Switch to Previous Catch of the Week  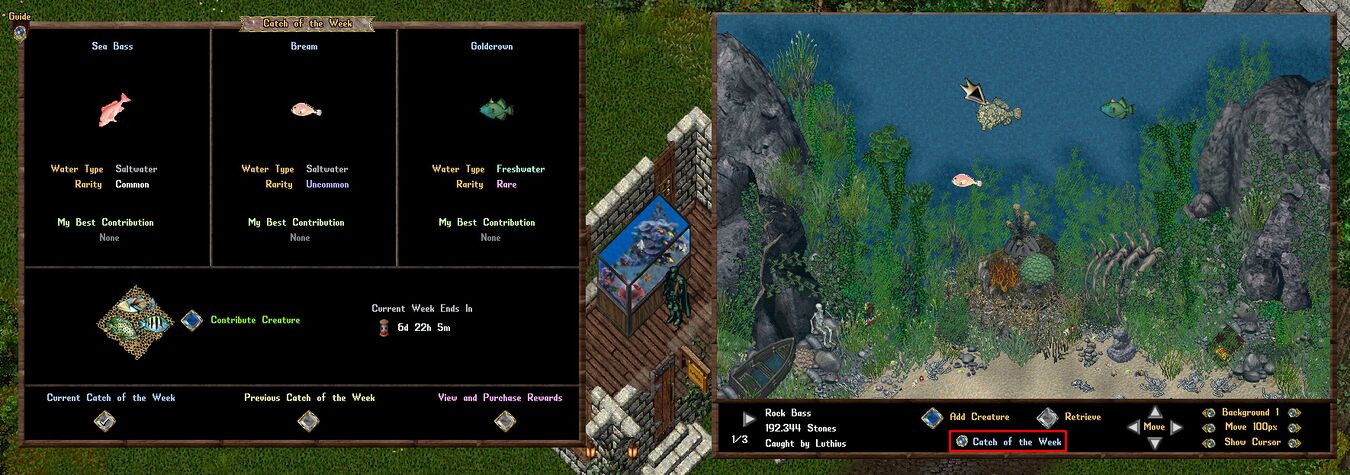[x=309, y=421]
